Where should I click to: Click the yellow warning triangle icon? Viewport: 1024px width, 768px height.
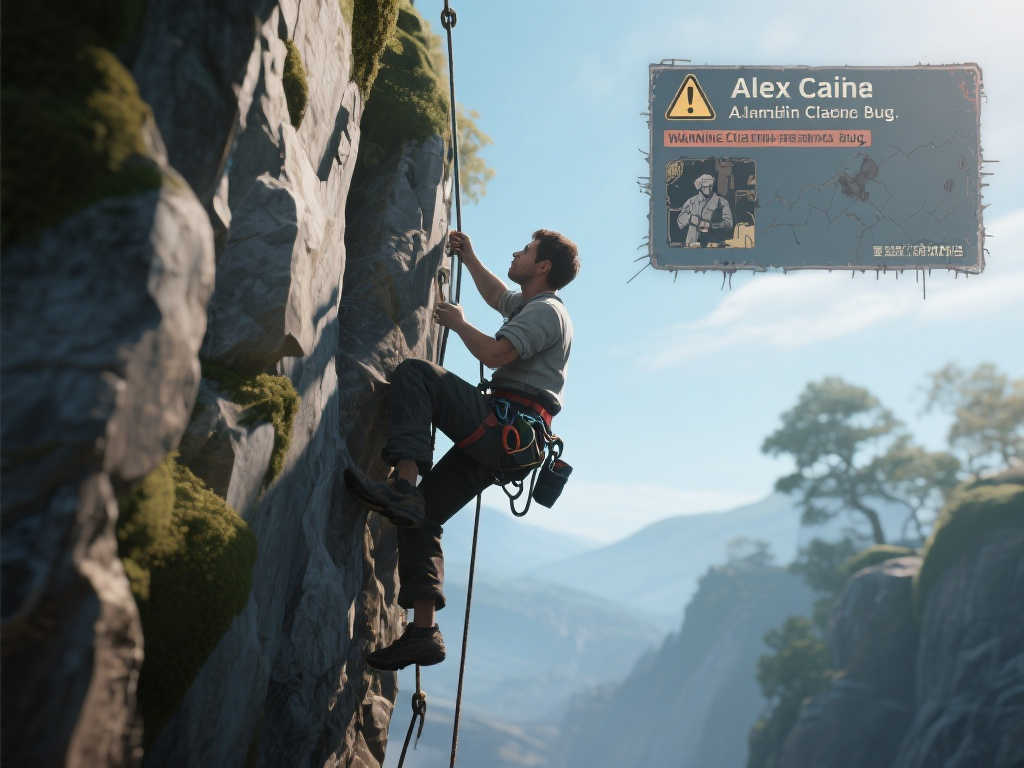[x=690, y=98]
